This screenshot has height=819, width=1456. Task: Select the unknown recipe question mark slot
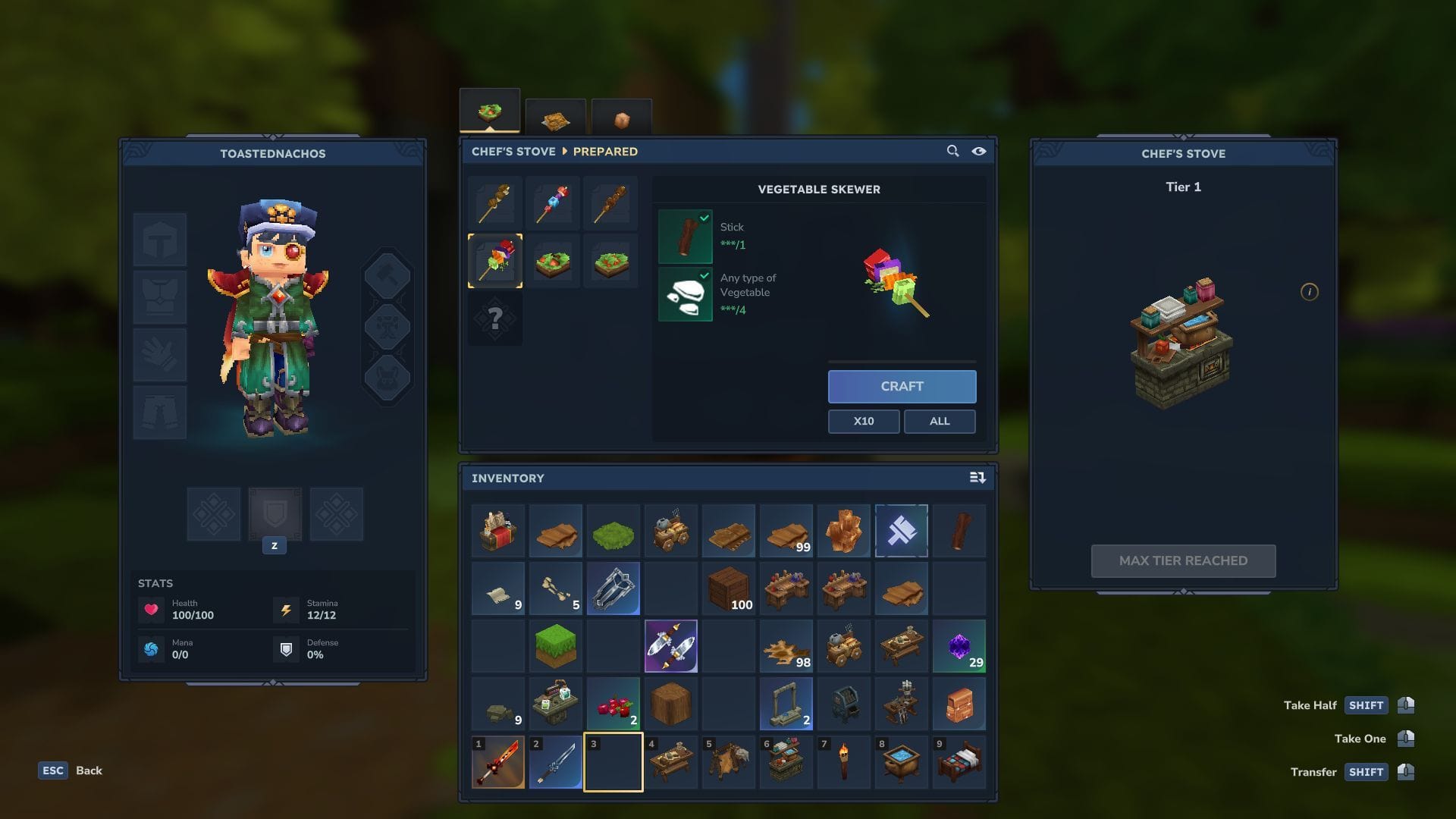tap(496, 318)
